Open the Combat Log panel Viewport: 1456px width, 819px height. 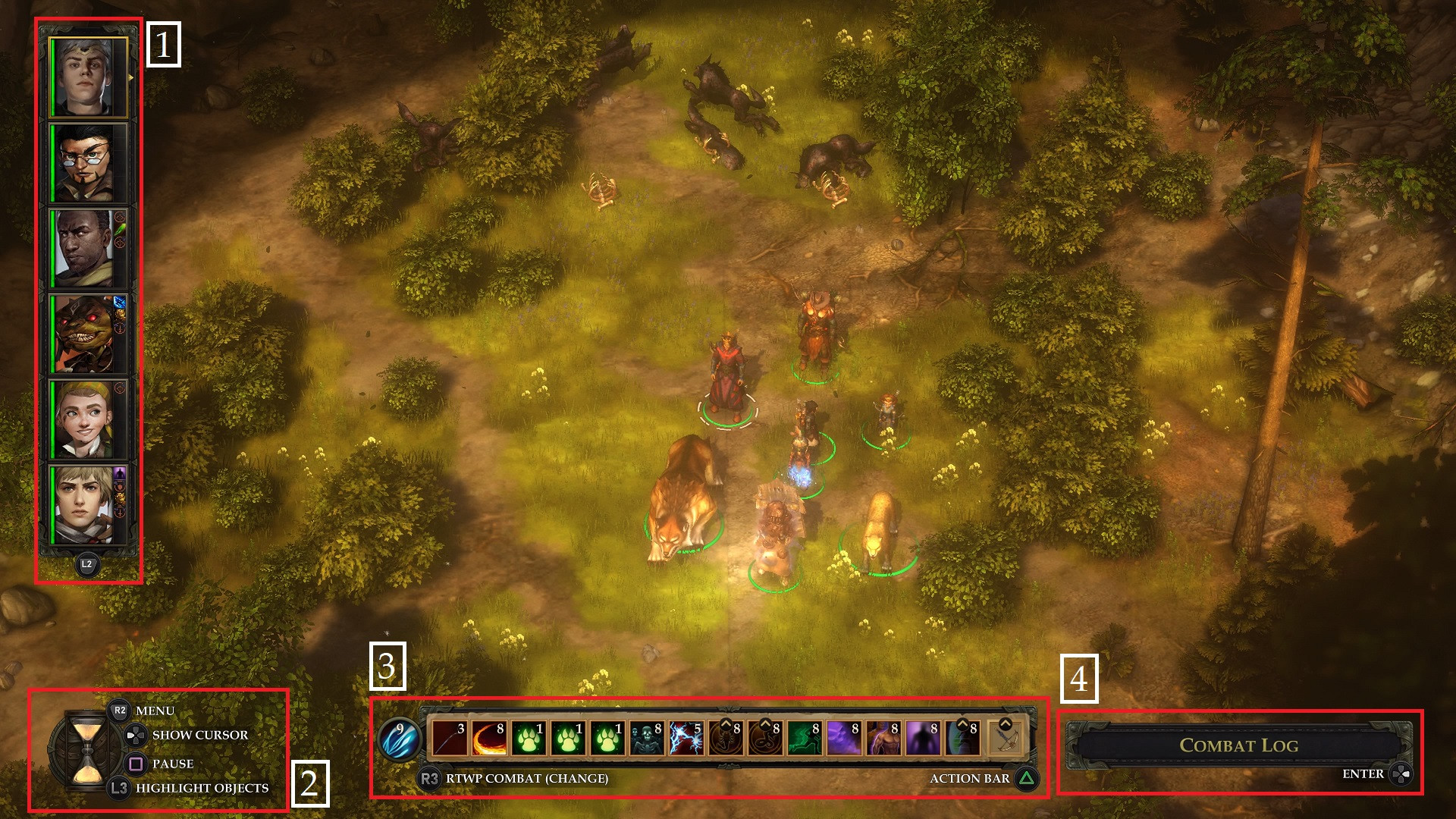tap(1238, 745)
